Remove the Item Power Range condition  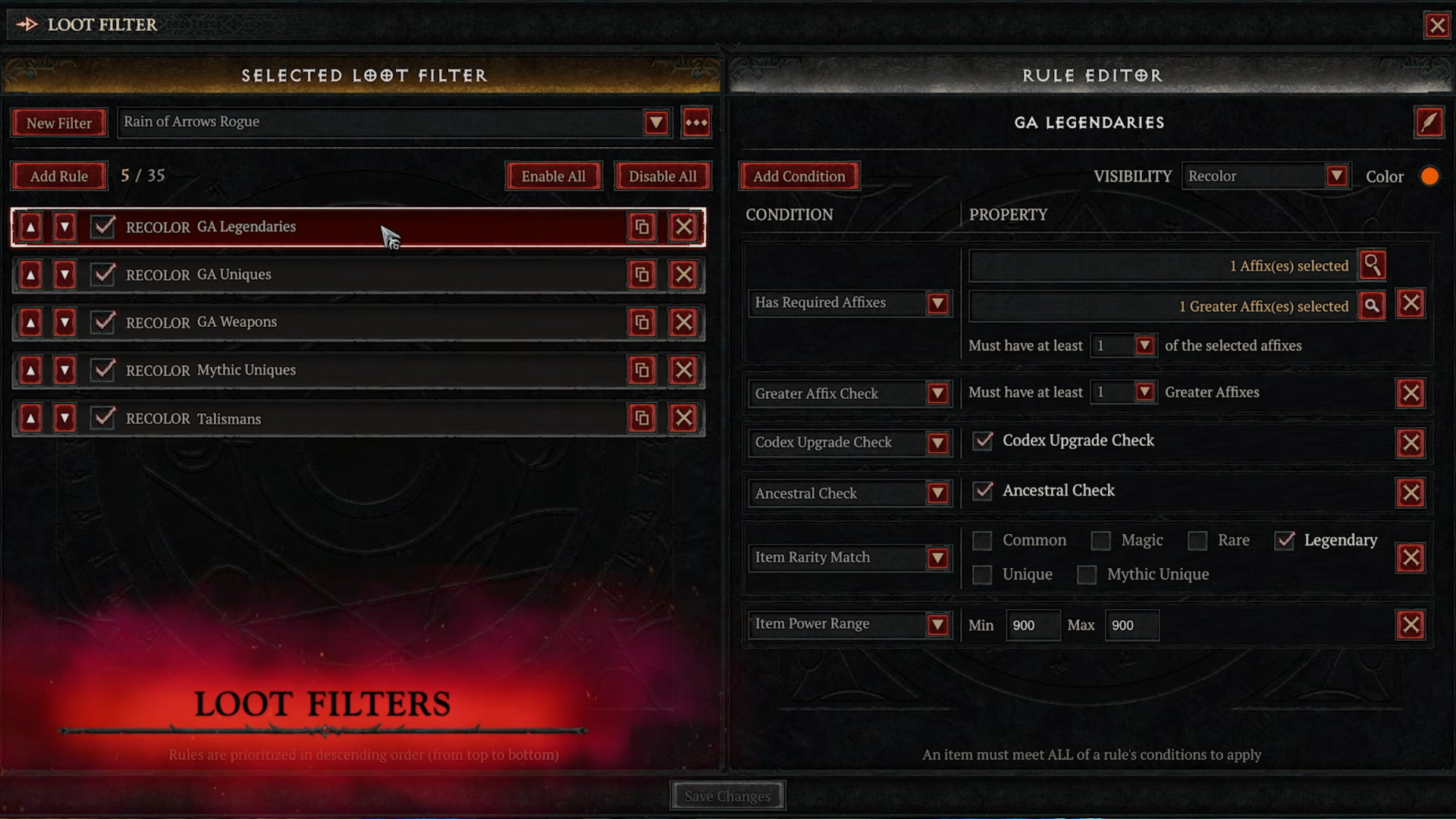[x=1410, y=625]
